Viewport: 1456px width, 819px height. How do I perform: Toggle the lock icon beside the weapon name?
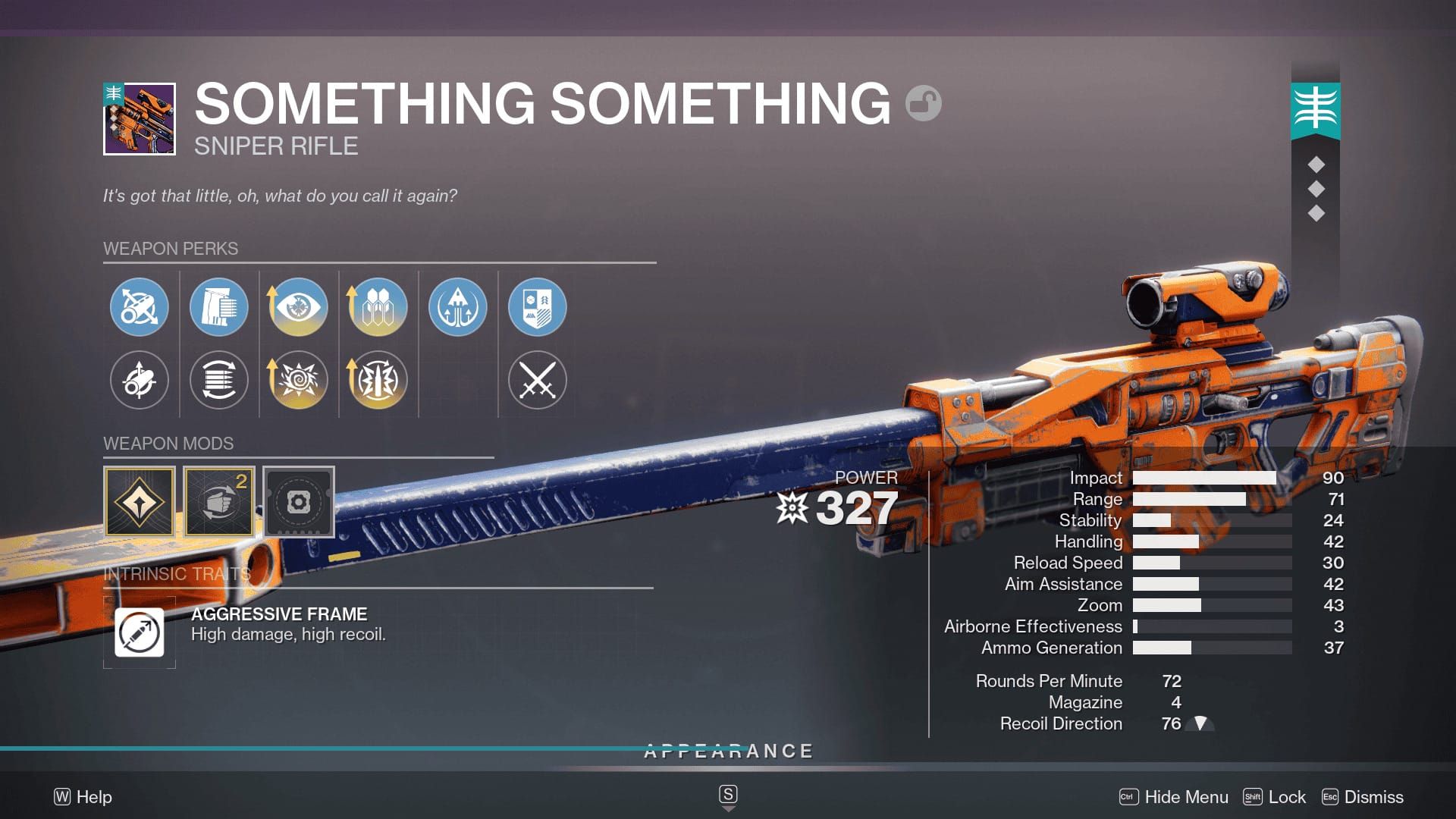pos(923,104)
